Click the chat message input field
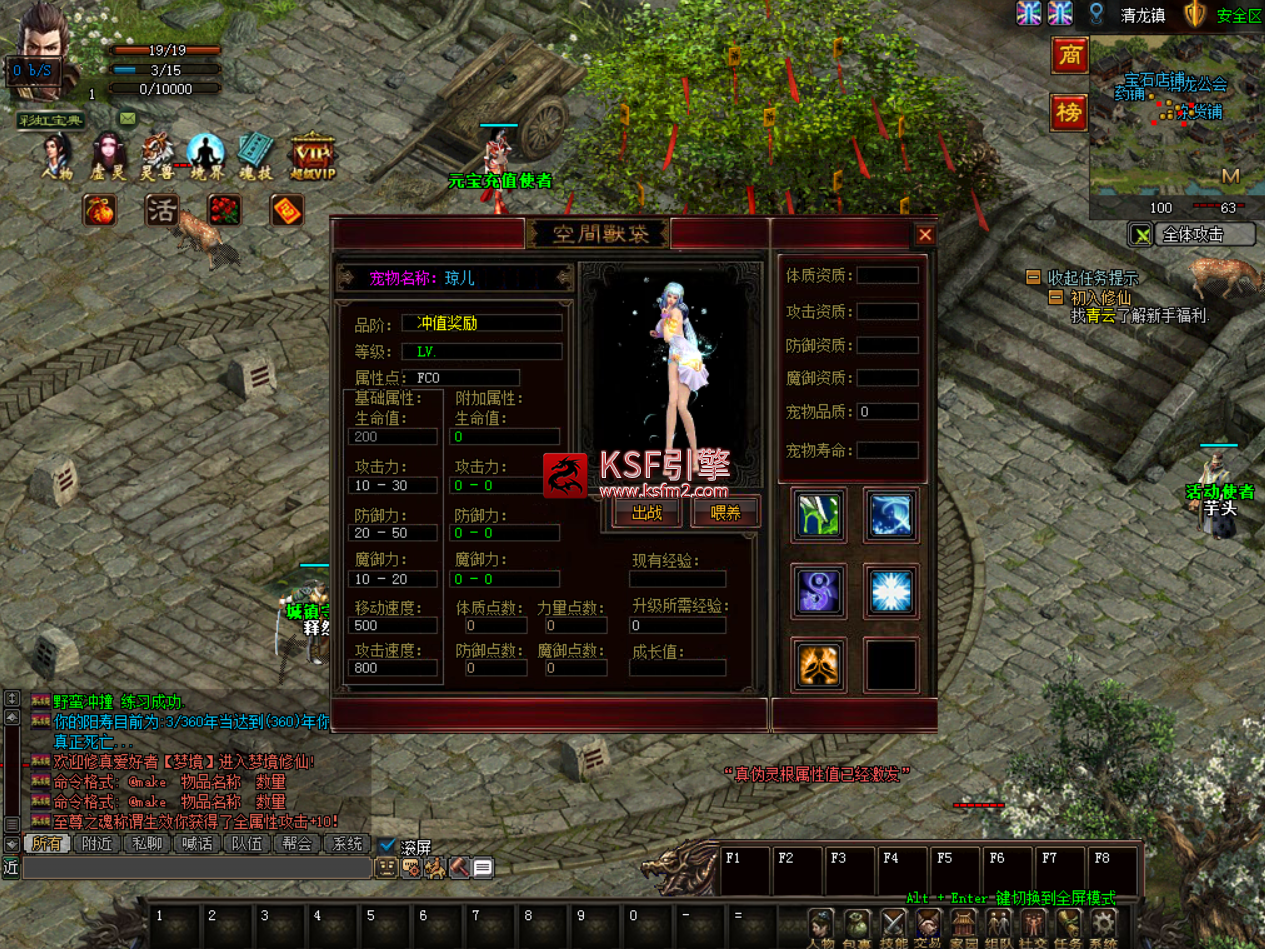The image size is (1265, 949). coord(197,868)
